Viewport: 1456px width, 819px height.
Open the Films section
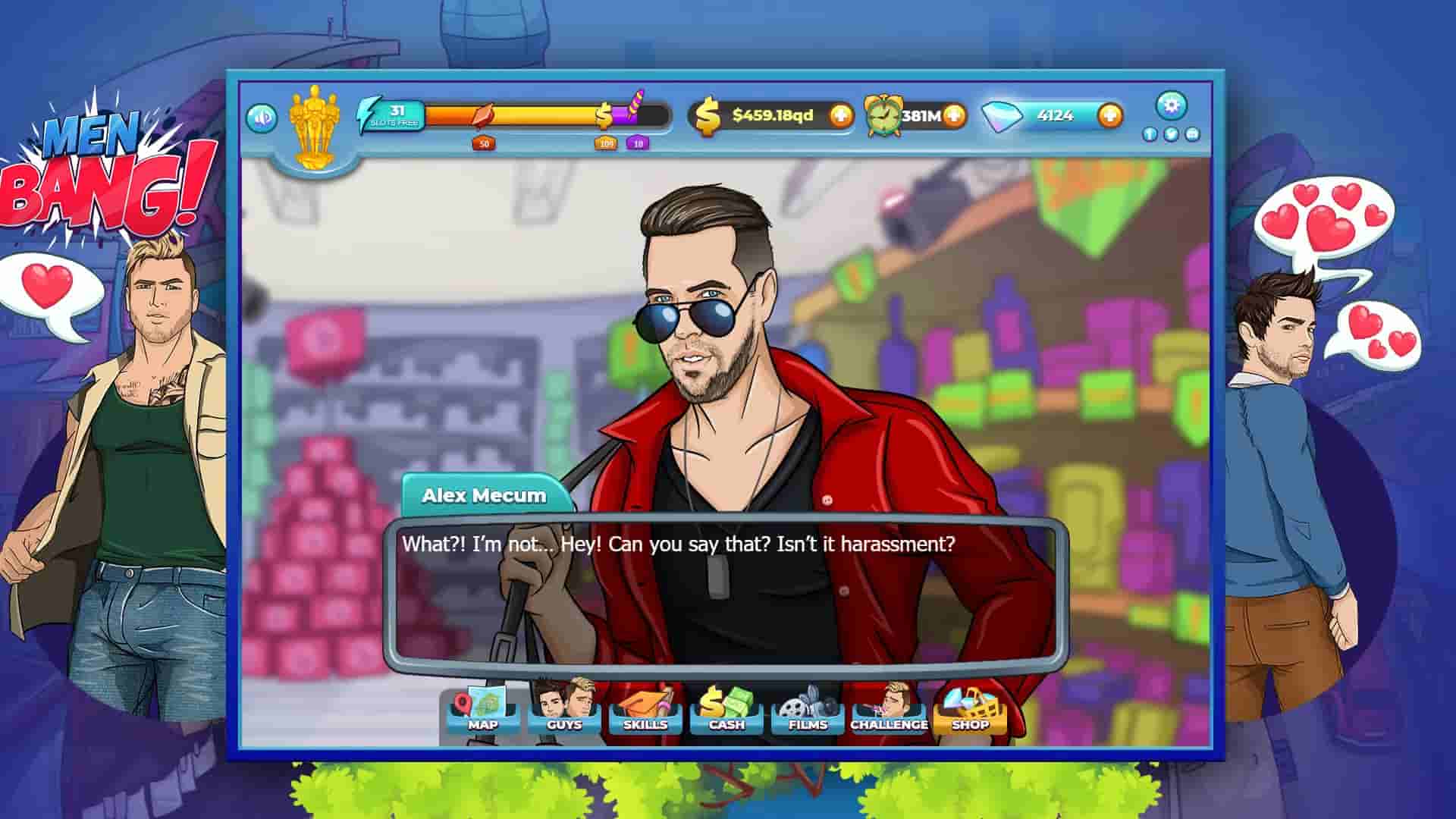pyautogui.click(x=807, y=713)
